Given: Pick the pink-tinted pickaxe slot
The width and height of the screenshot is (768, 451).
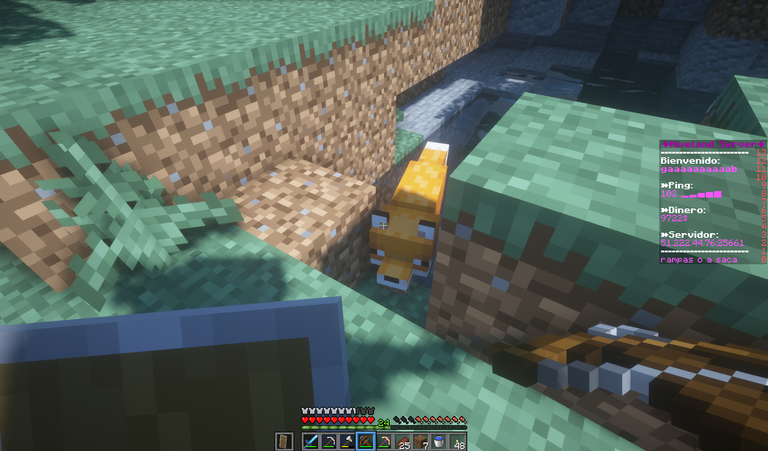Looking at the screenshot, I should [x=384, y=441].
